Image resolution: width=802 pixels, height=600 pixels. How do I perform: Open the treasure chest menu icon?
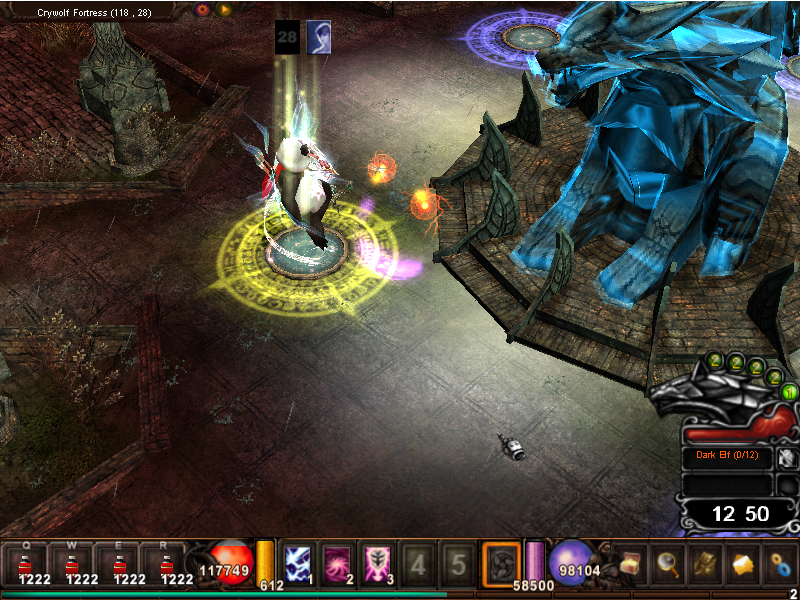click(629, 565)
